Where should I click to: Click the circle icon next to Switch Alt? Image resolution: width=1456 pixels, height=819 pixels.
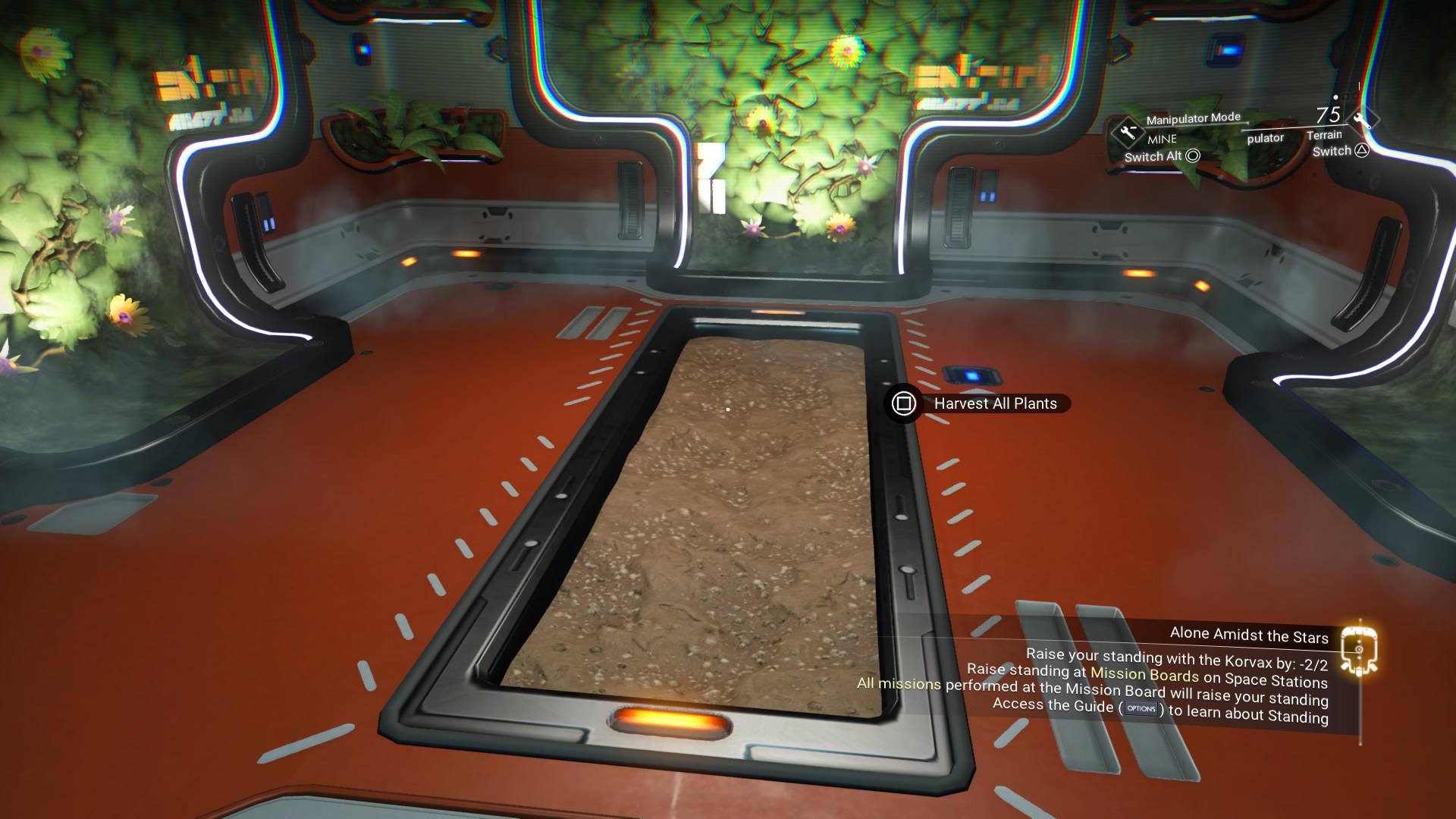(1193, 156)
